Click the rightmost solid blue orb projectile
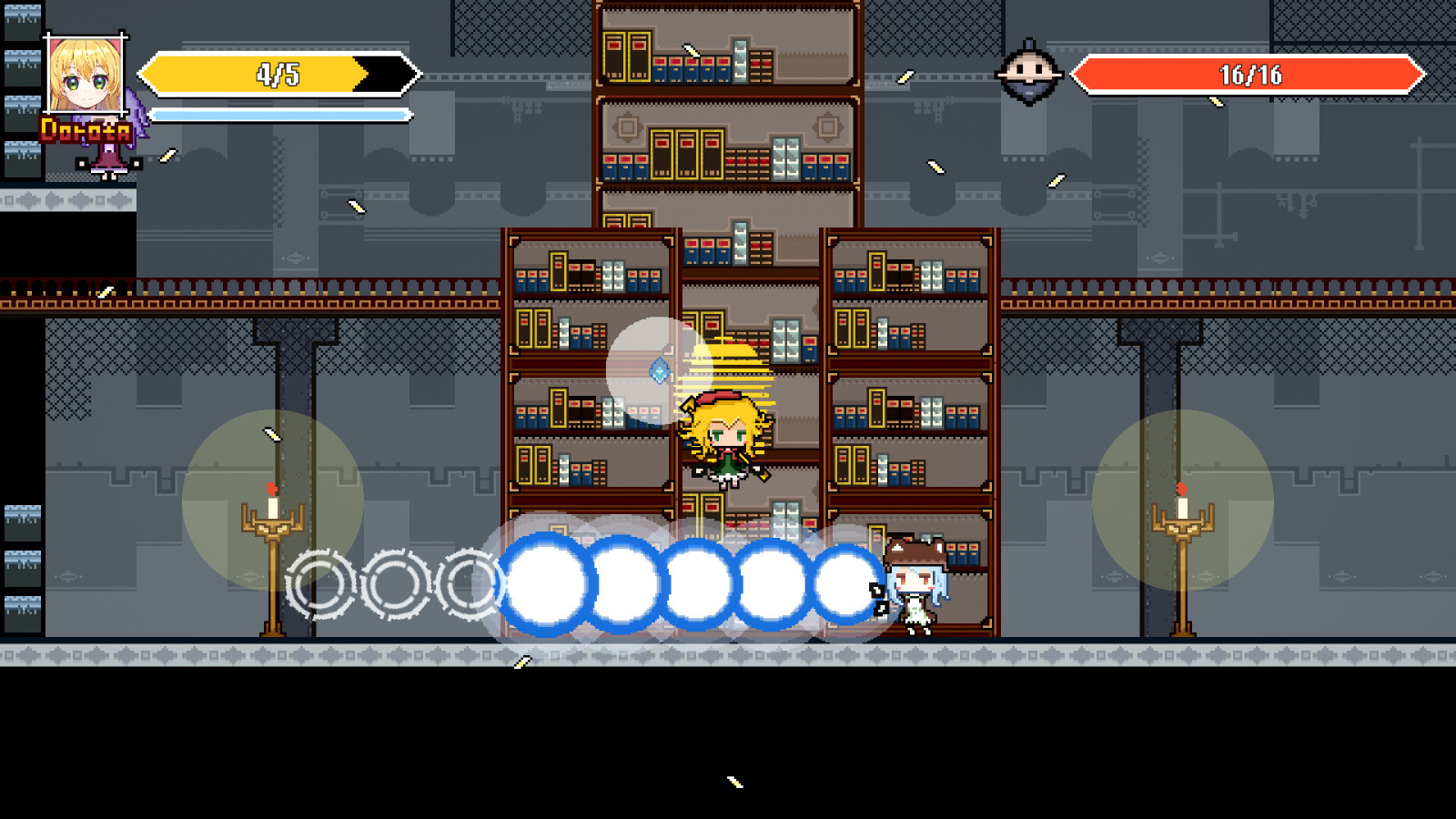The image size is (1456, 819). coord(845,583)
